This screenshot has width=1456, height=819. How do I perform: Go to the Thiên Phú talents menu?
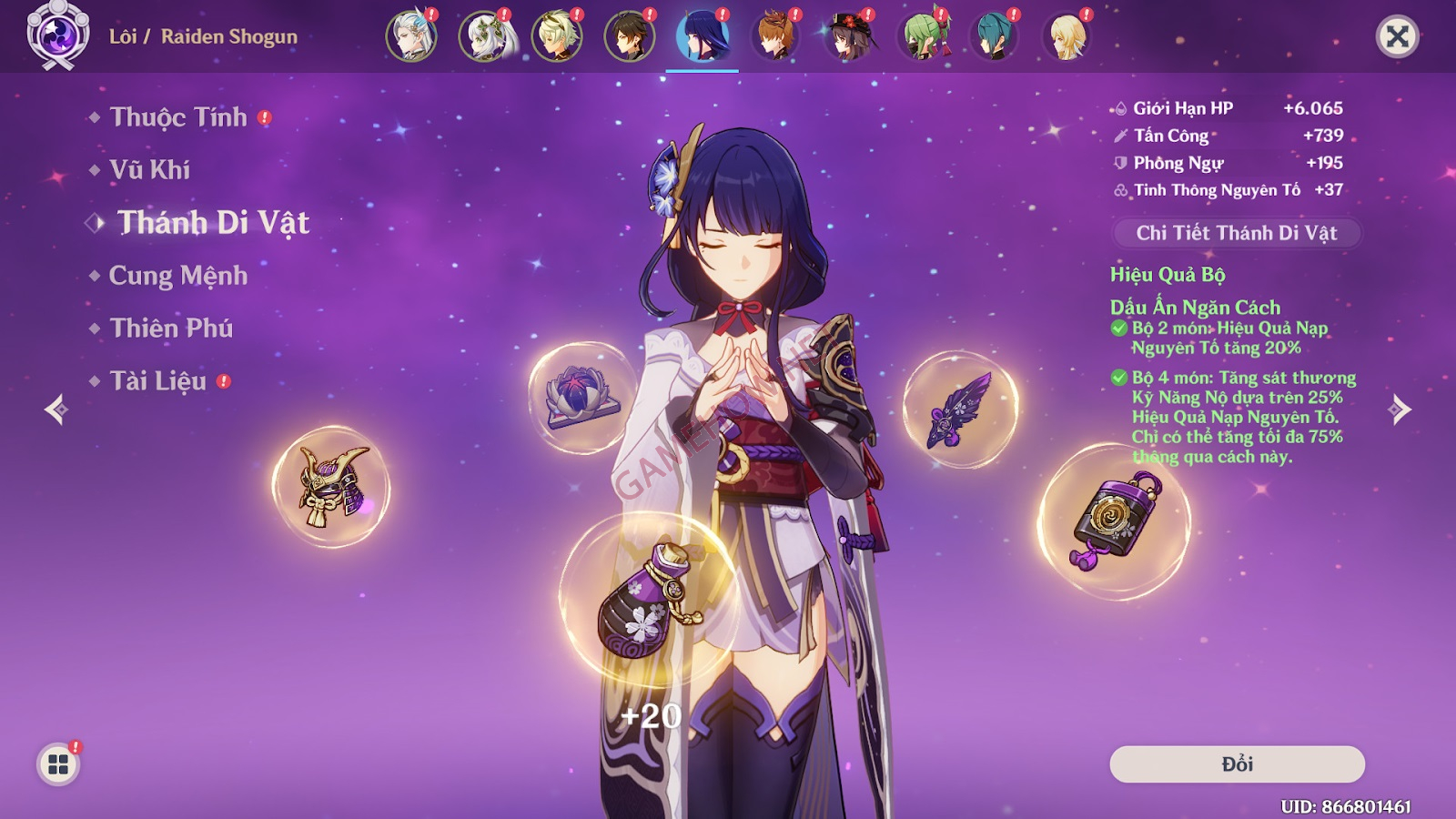(171, 329)
